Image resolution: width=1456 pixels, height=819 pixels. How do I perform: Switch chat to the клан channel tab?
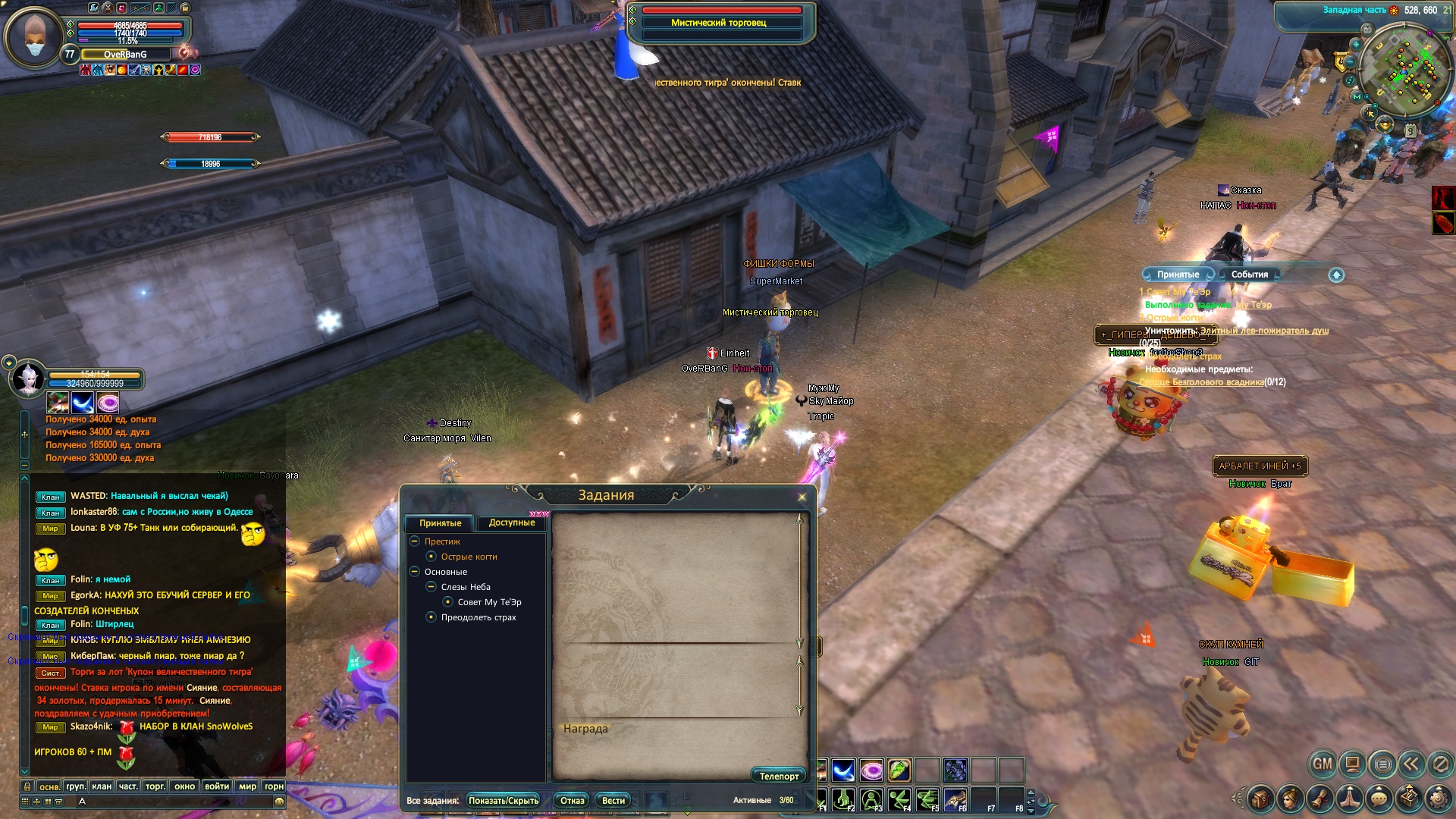click(102, 786)
